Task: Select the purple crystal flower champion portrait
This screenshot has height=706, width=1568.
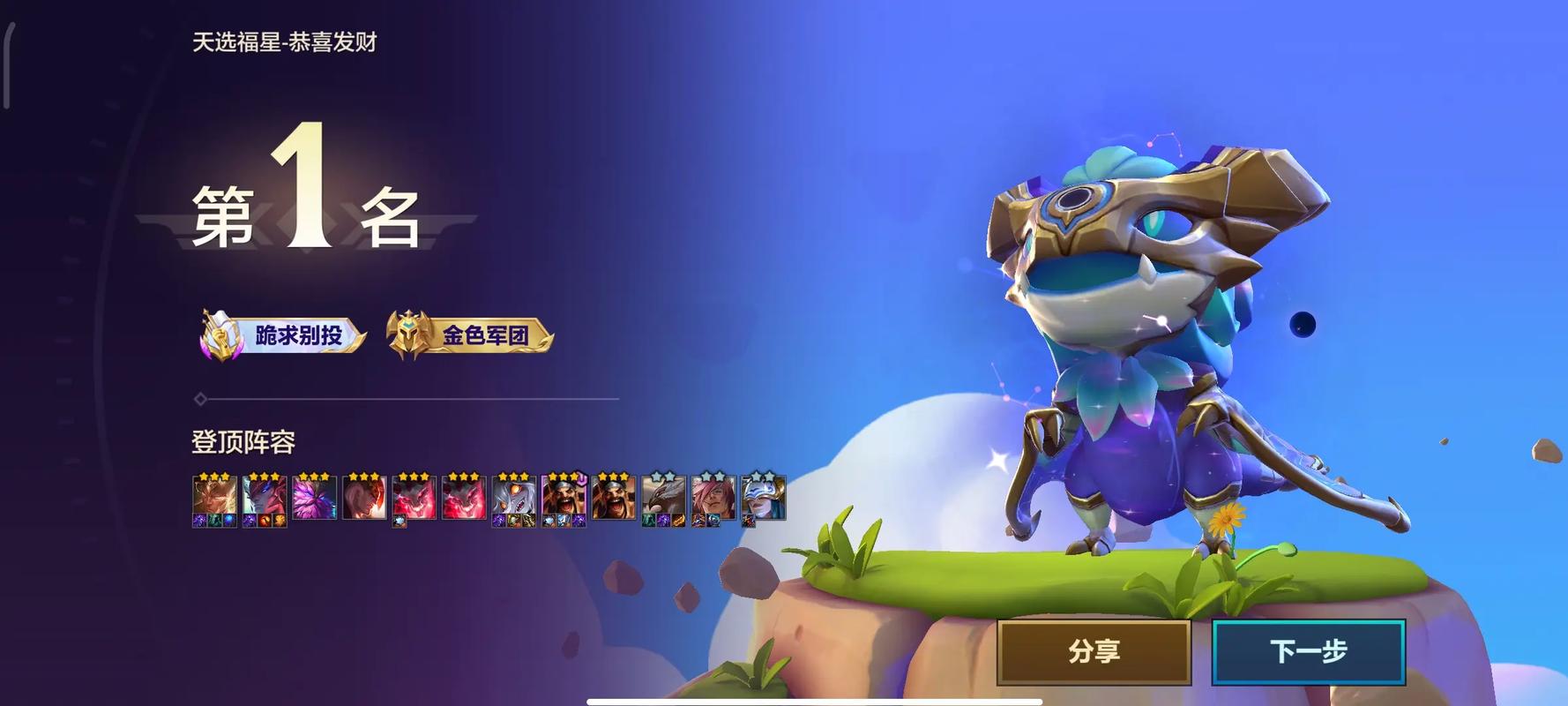Action: [314, 499]
